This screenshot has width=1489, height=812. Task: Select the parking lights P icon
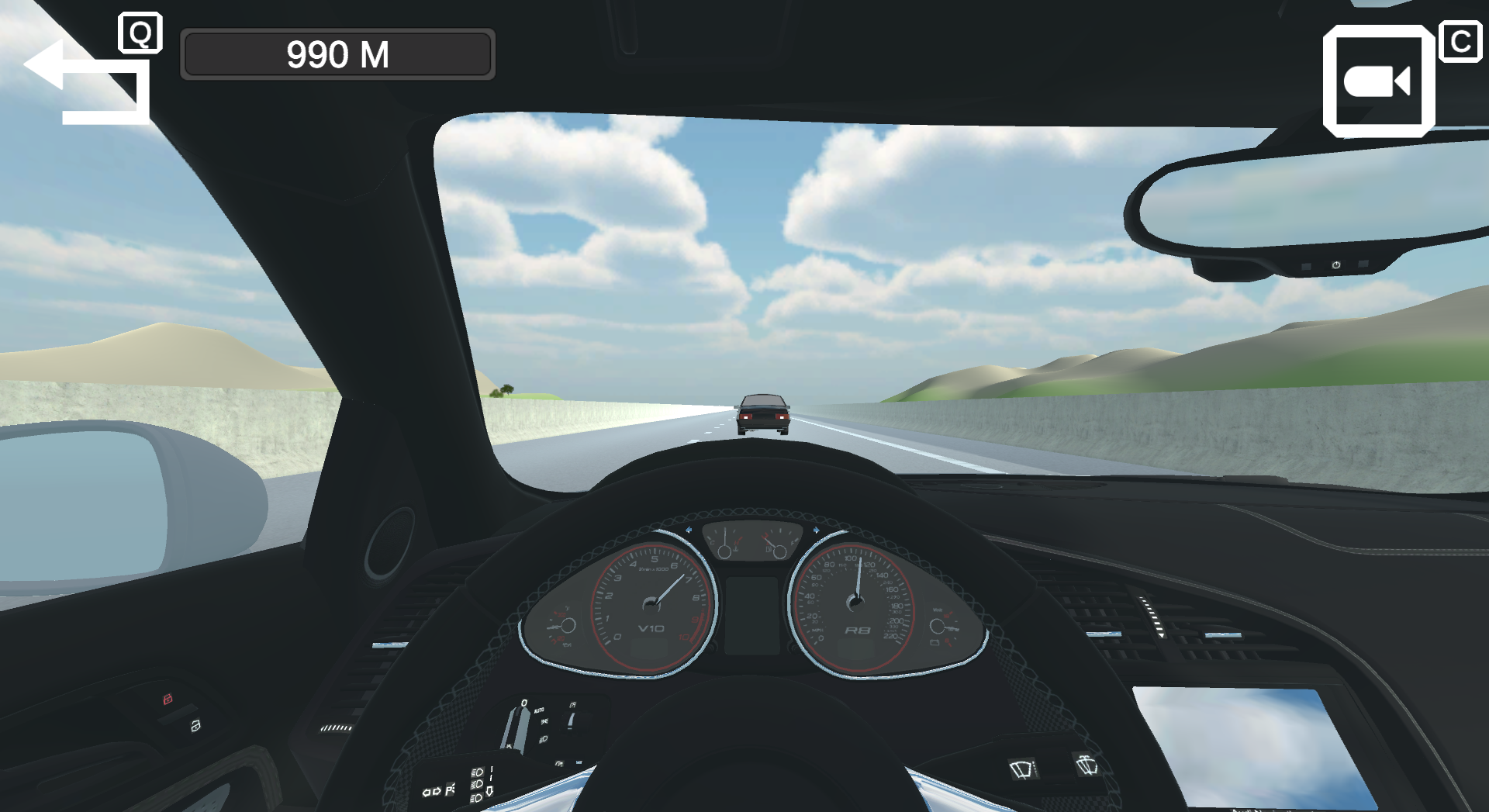(450, 790)
